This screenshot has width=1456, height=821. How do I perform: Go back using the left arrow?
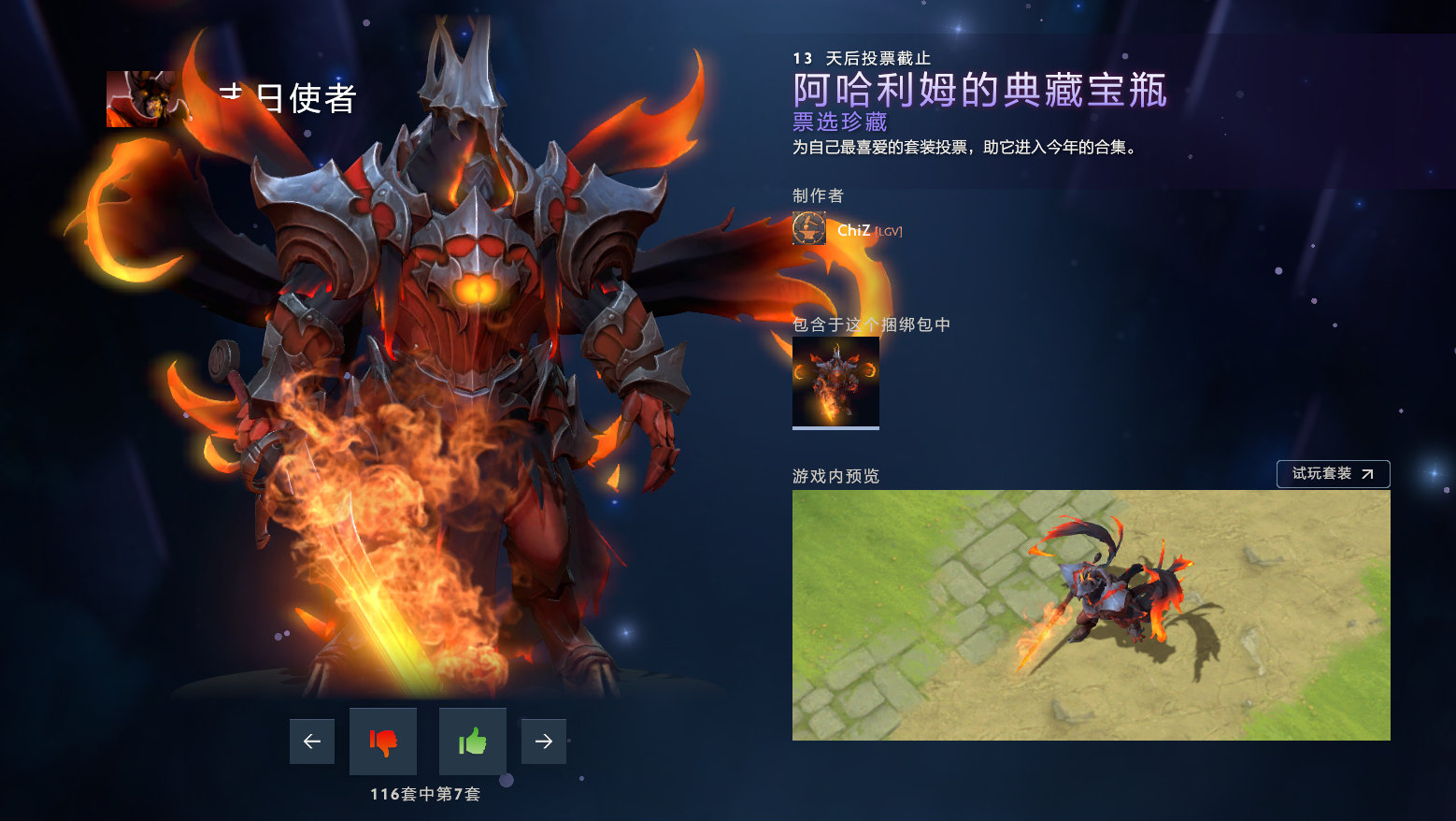(x=311, y=741)
